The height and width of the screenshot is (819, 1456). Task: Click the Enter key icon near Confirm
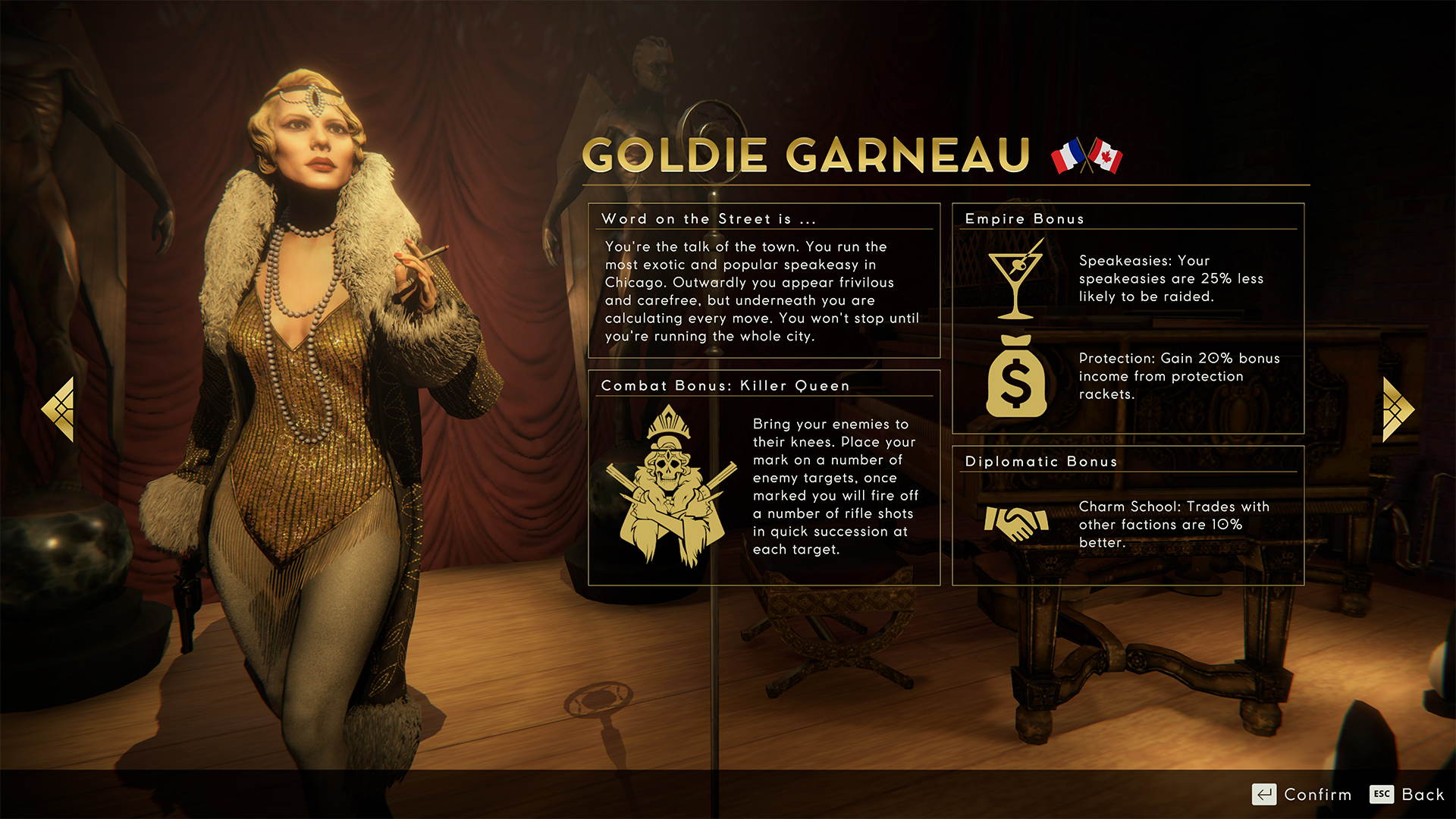1265,795
